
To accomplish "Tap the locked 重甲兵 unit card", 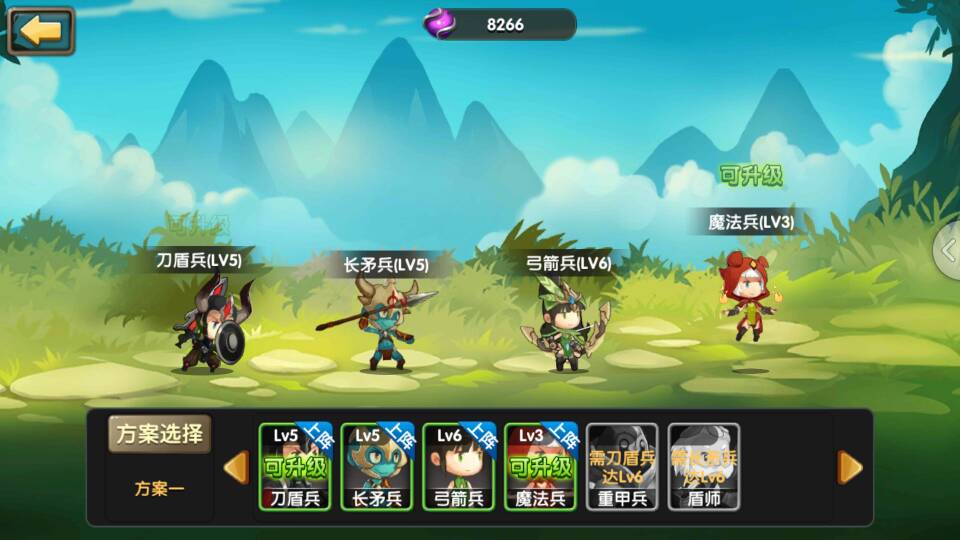I will (622, 466).
